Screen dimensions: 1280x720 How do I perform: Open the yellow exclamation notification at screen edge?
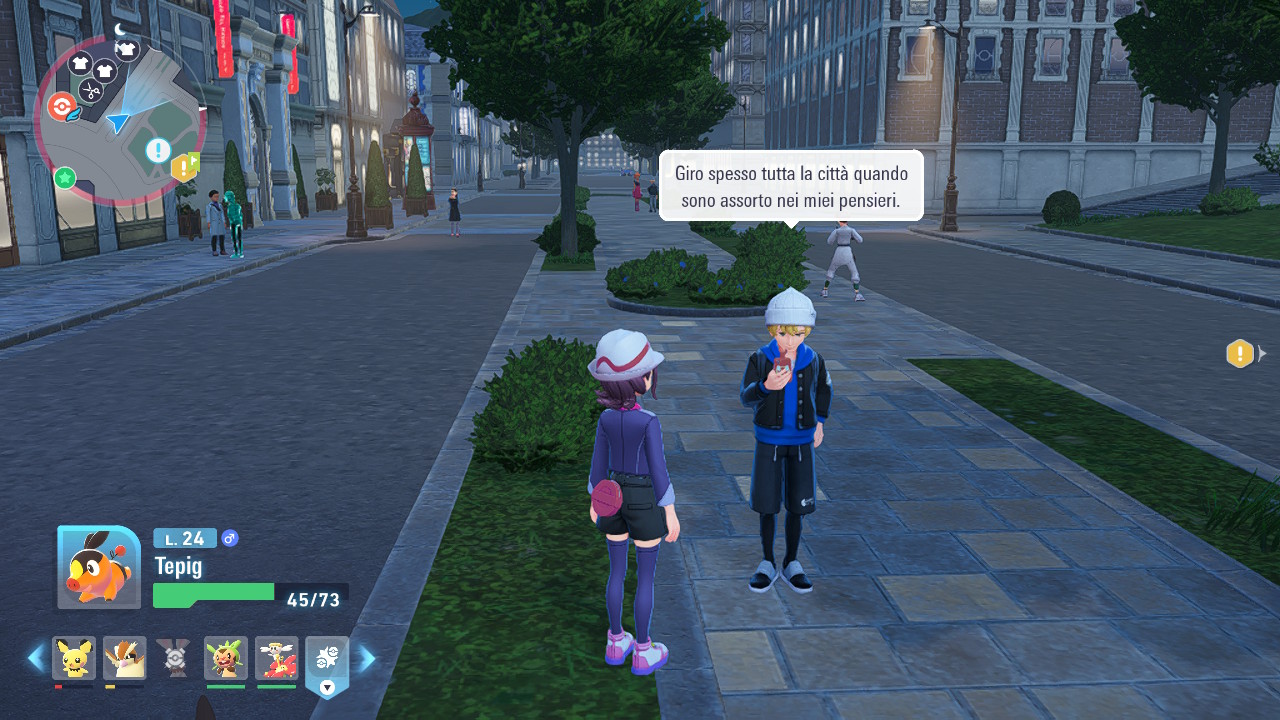1240,354
